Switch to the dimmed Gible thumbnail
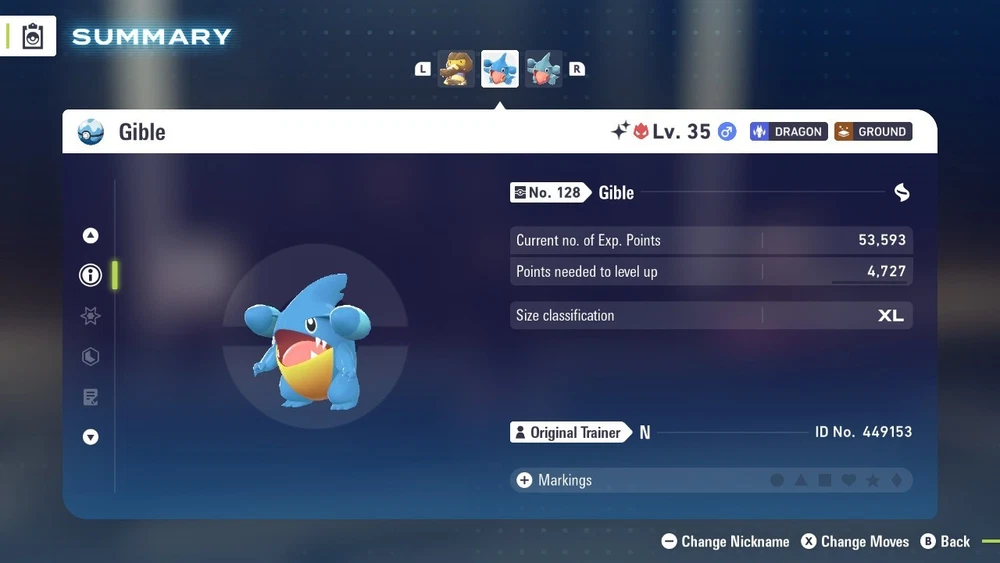Viewport: 1000px width, 563px height. pos(543,69)
